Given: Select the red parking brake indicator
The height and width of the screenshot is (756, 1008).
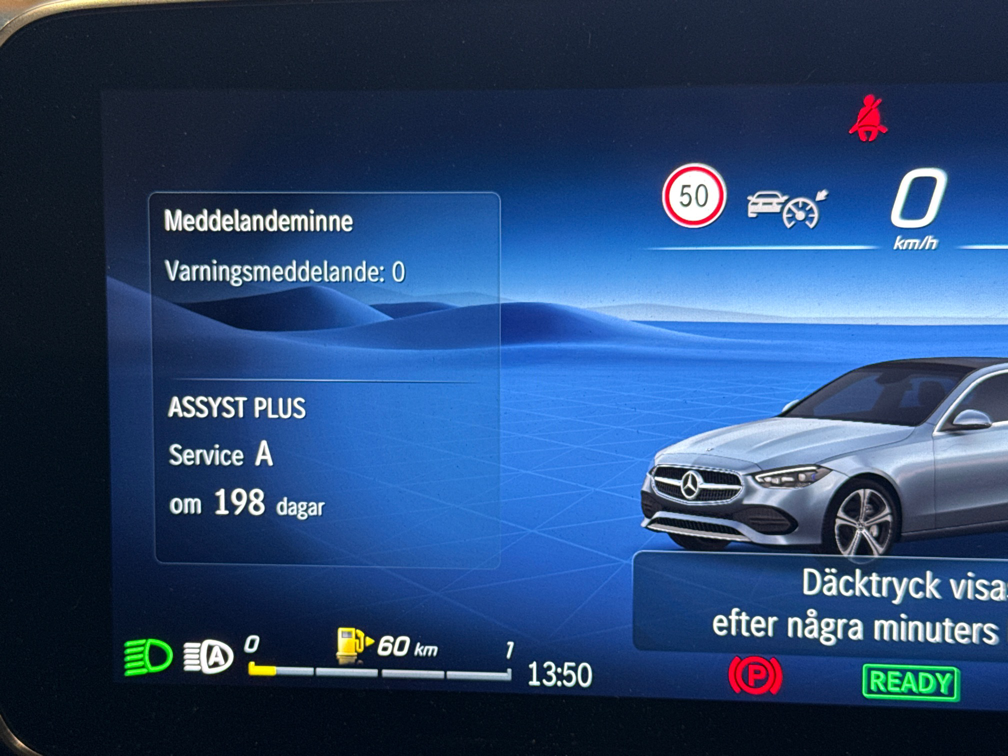Looking at the screenshot, I should click(754, 677).
